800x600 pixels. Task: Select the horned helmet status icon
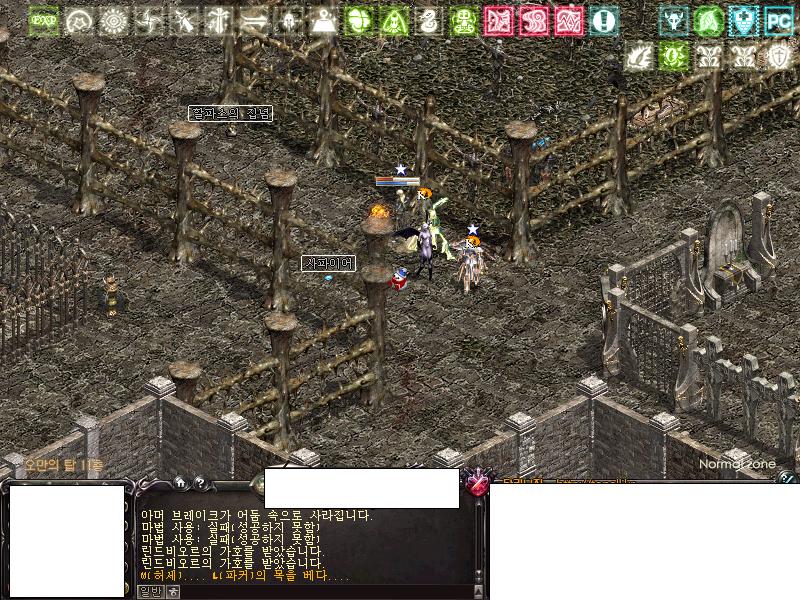[x=674, y=20]
